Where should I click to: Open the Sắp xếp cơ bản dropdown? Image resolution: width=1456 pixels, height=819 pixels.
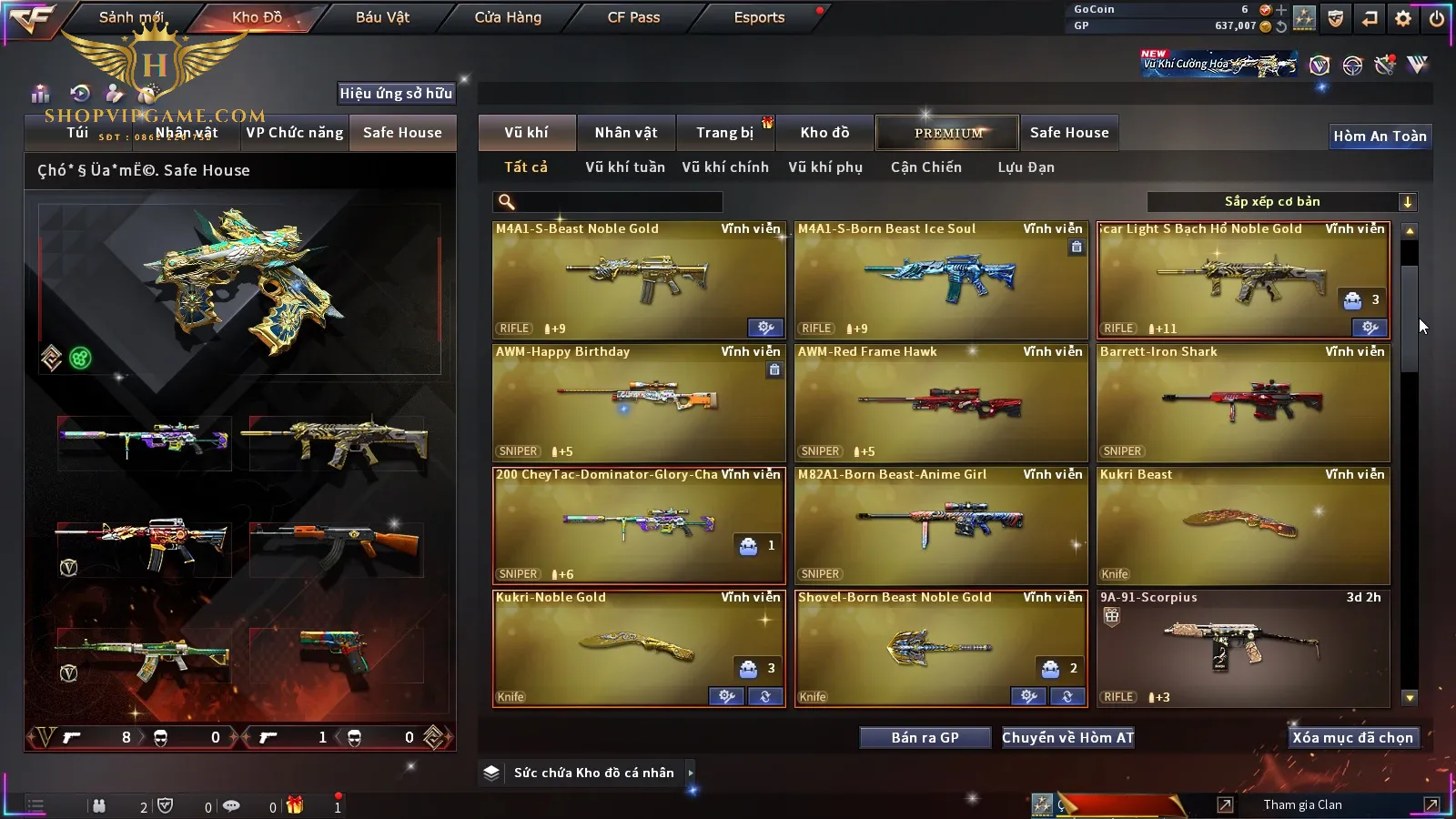[x=1281, y=202]
